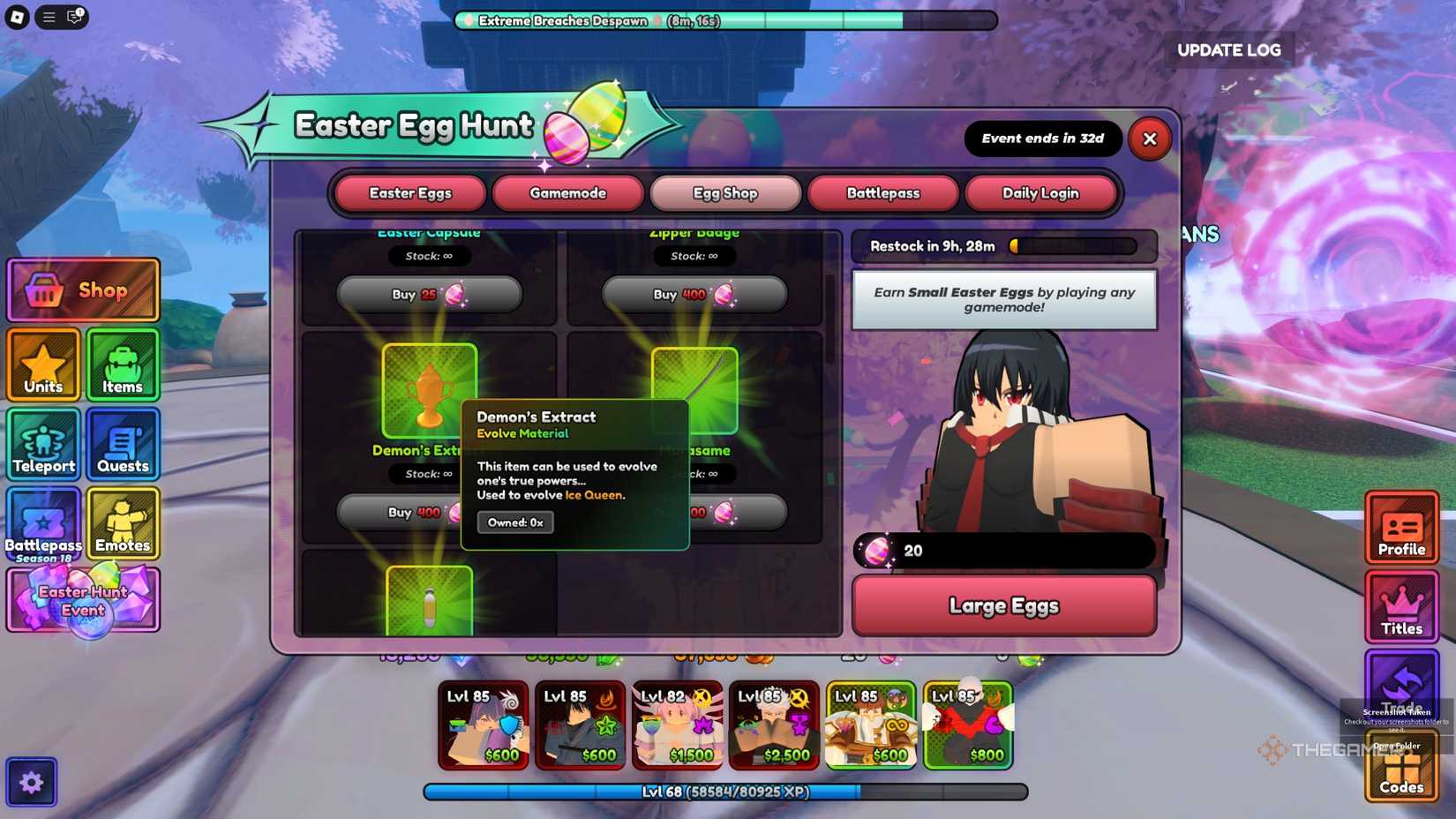Image resolution: width=1456 pixels, height=819 pixels.
Task: Open the Items panel
Action: 122,364
